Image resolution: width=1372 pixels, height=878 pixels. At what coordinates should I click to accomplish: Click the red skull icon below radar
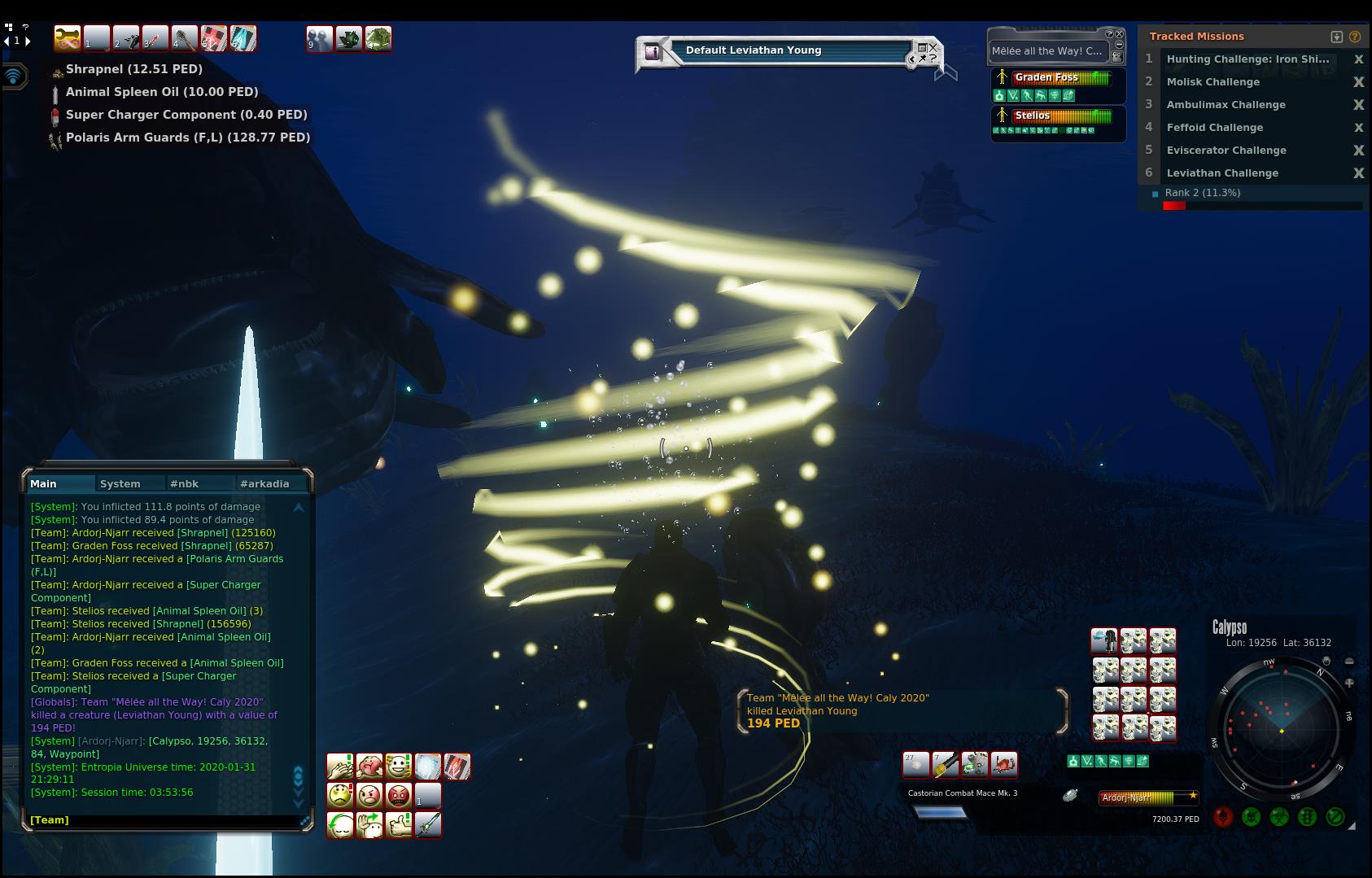pyautogui.click(x=1223, y=817)
